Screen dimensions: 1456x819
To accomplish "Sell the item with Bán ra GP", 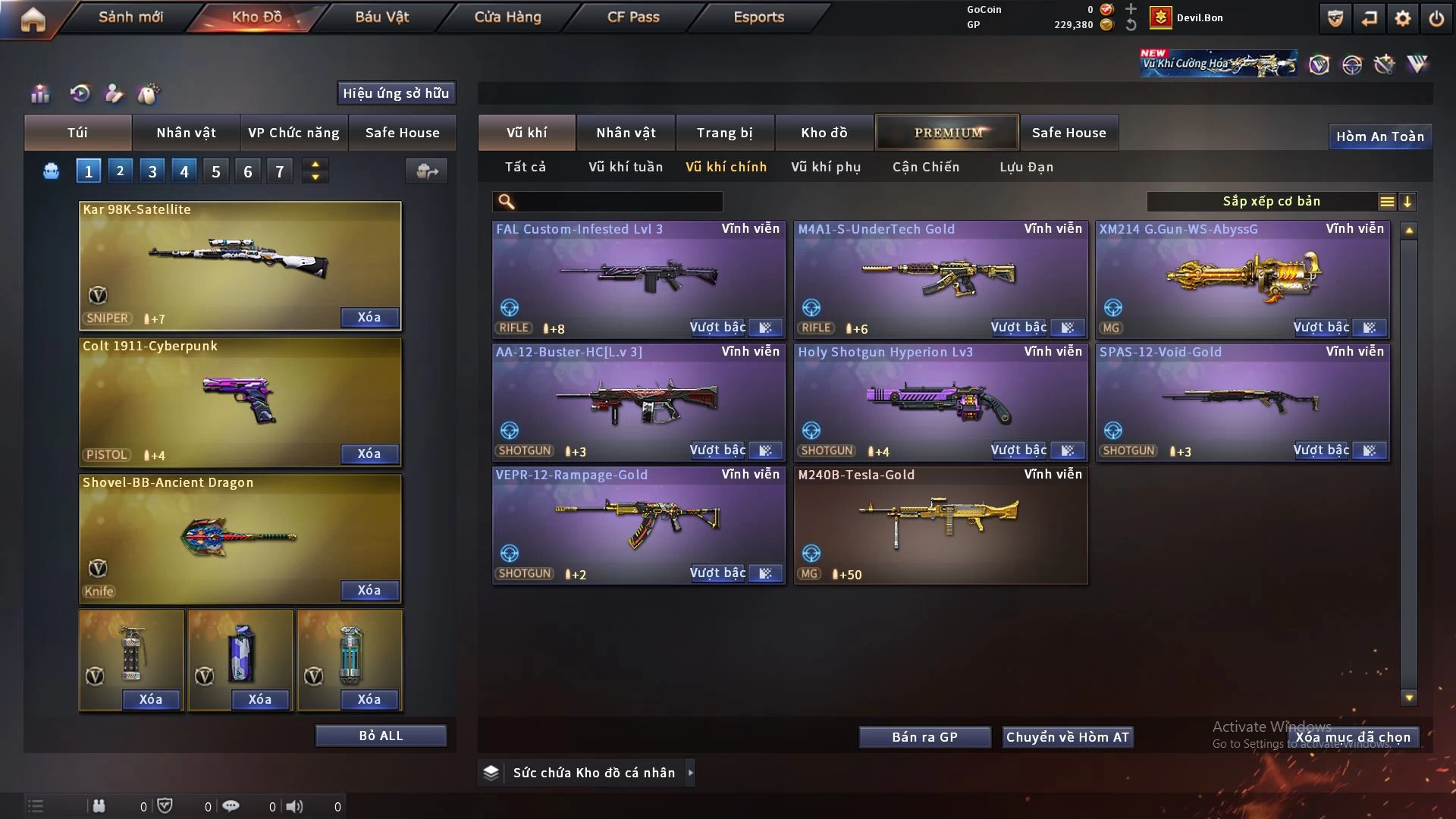I will (x=924, y=737).
